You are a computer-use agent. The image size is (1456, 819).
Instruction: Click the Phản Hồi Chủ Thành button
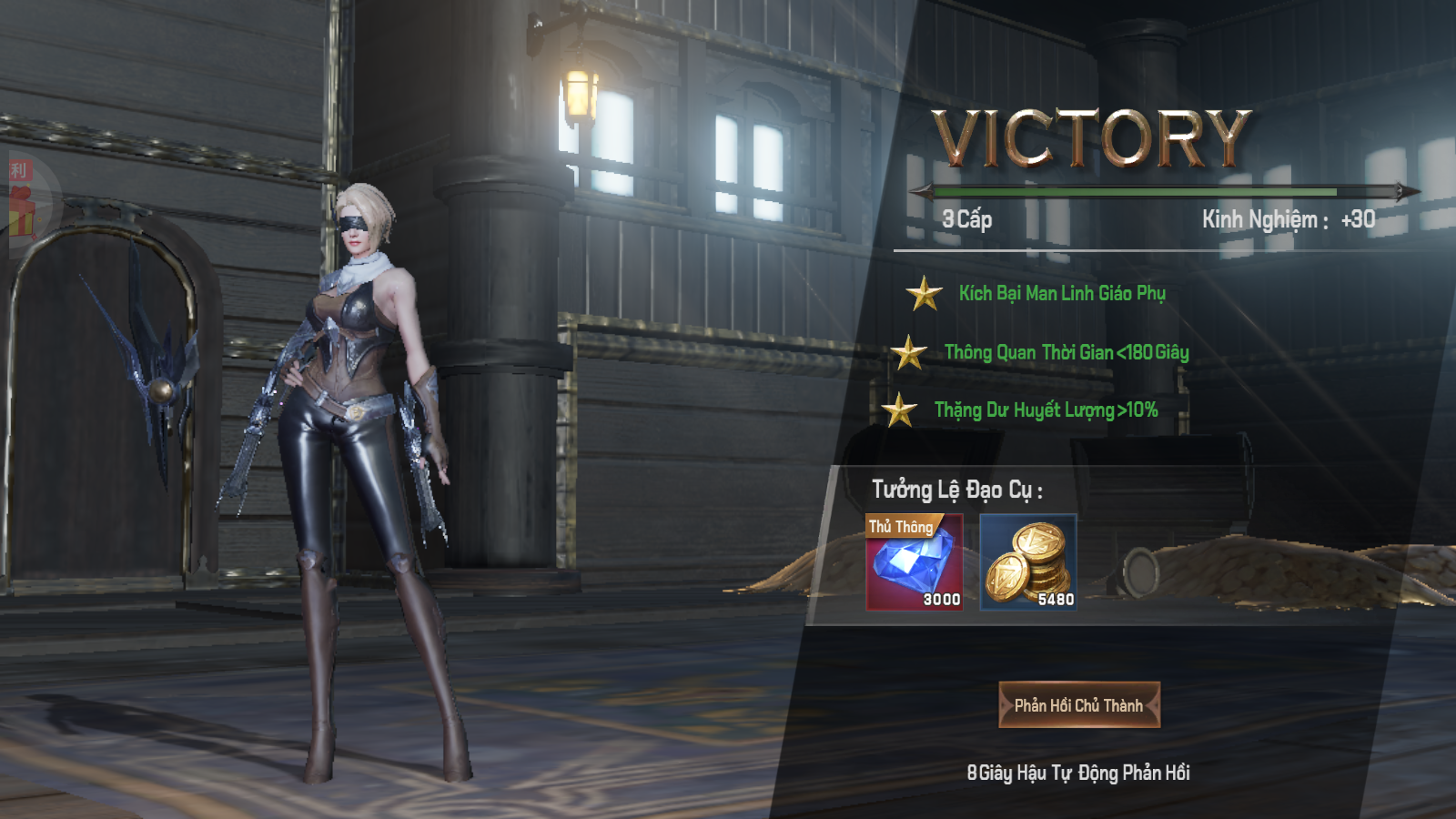[x=1079, y=705]
